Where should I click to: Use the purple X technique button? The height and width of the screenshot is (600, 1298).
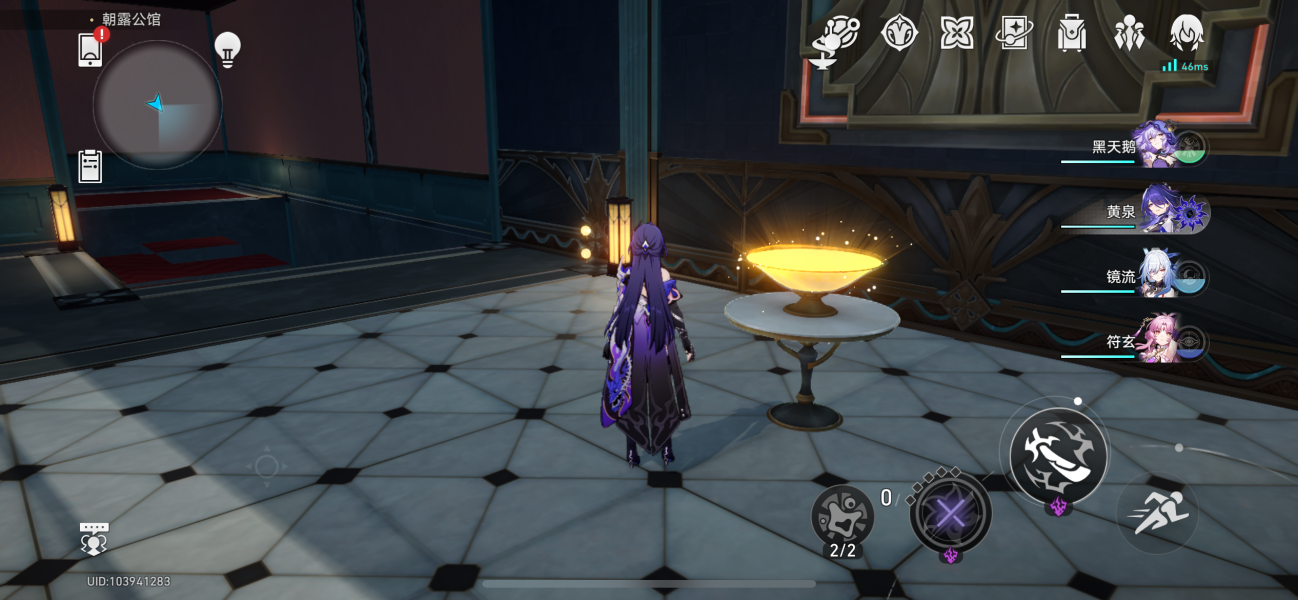(951, 515)
